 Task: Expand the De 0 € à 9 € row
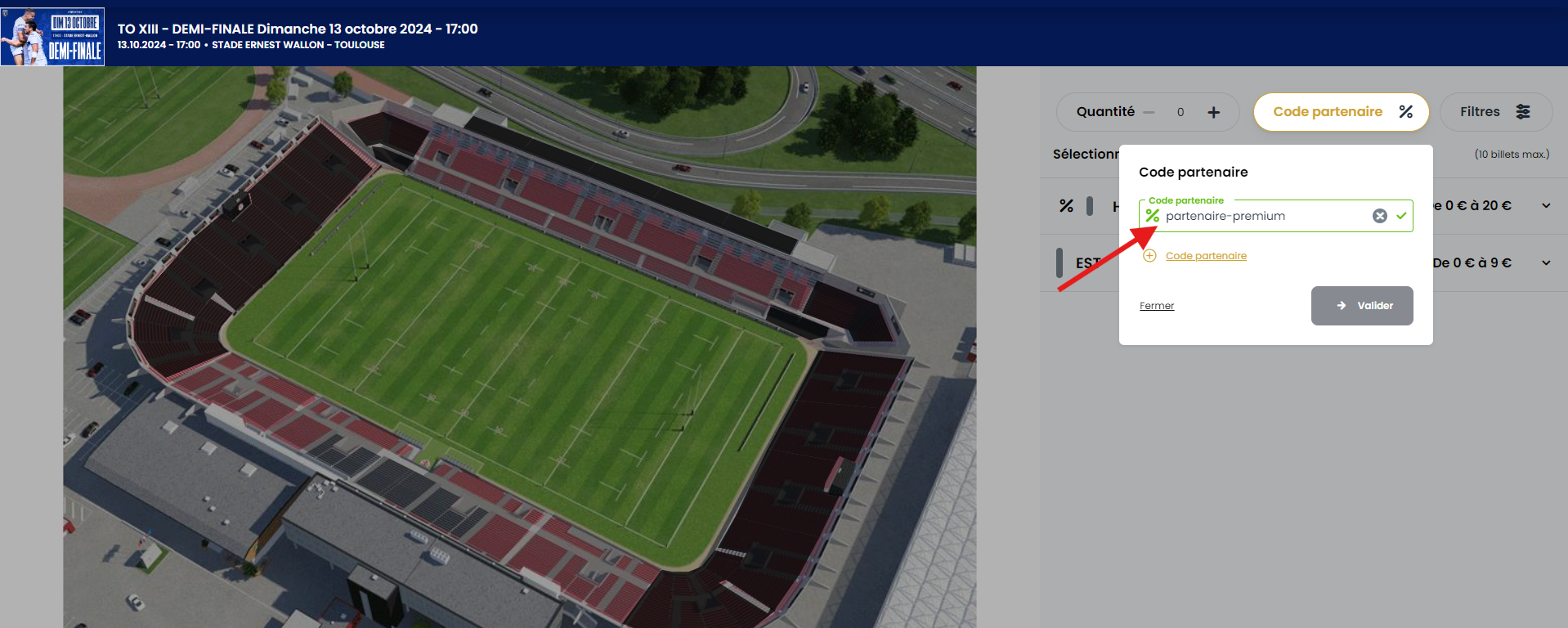coord(1545,263)
